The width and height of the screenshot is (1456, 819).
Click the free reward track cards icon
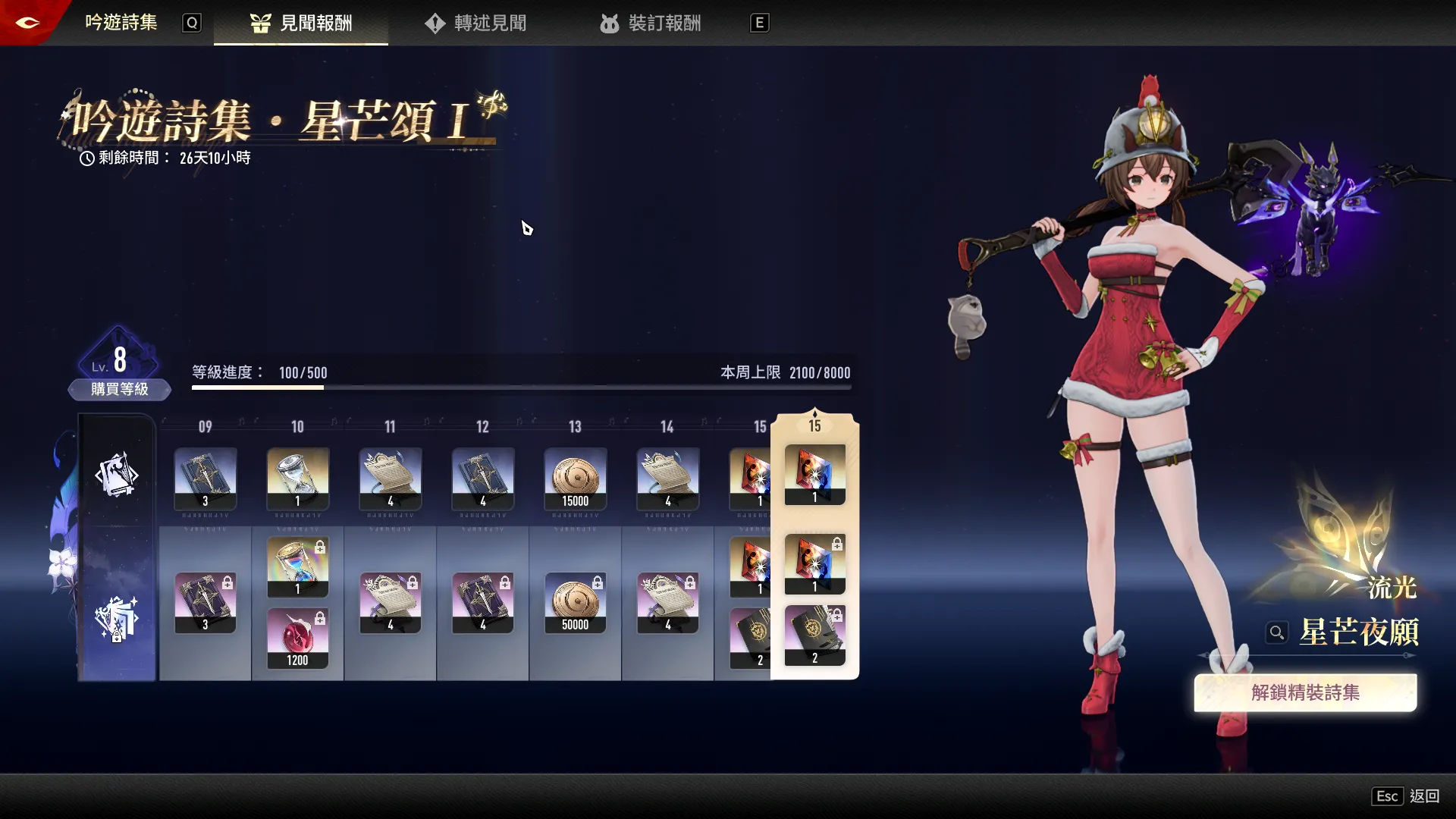[x=117, y=475]
